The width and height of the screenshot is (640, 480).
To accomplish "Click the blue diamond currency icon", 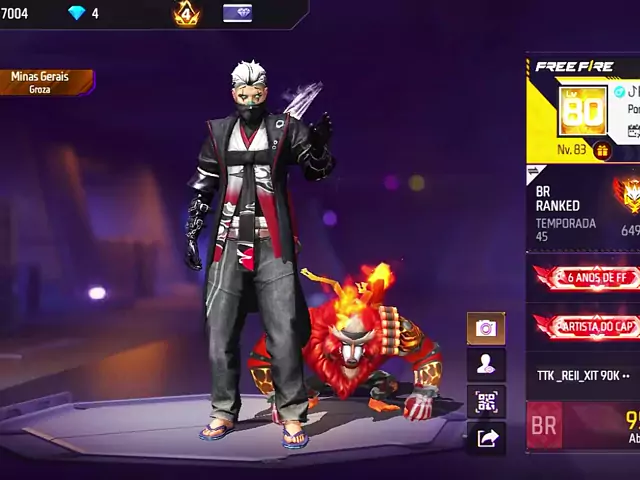I will (77, 13).
